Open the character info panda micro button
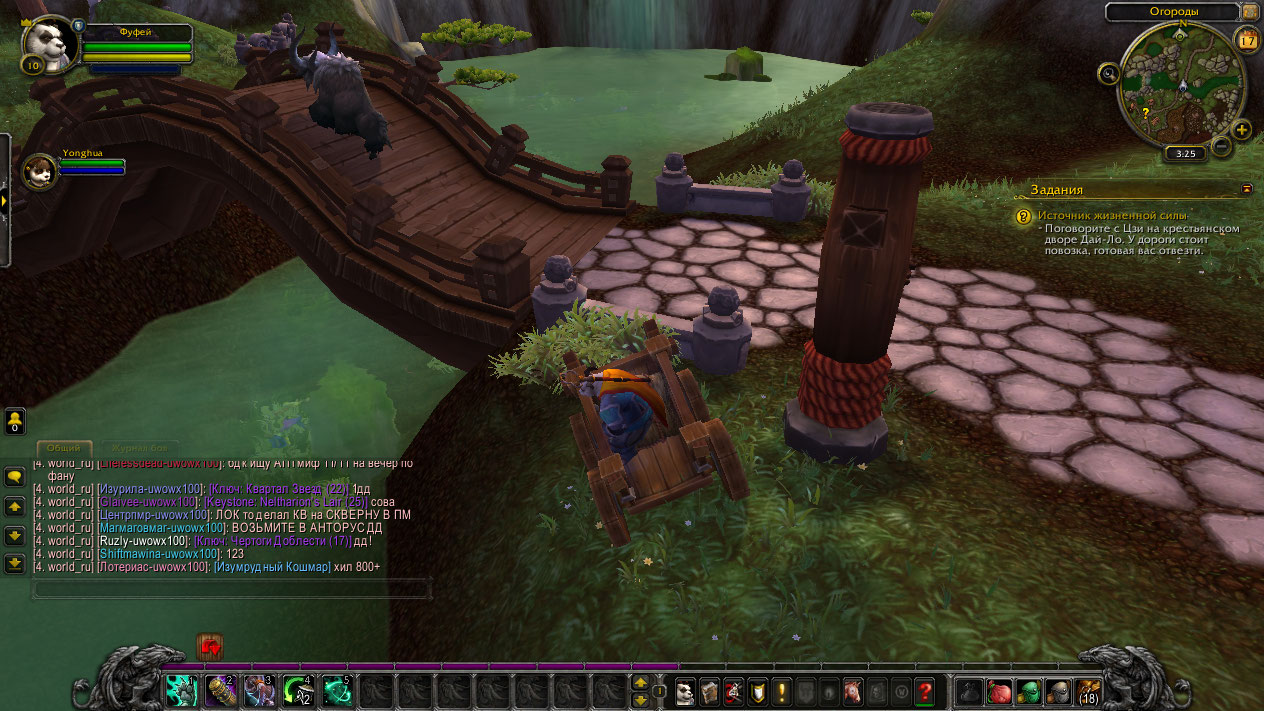Viewport: 1264px width, 711px height. coord(685,691)
